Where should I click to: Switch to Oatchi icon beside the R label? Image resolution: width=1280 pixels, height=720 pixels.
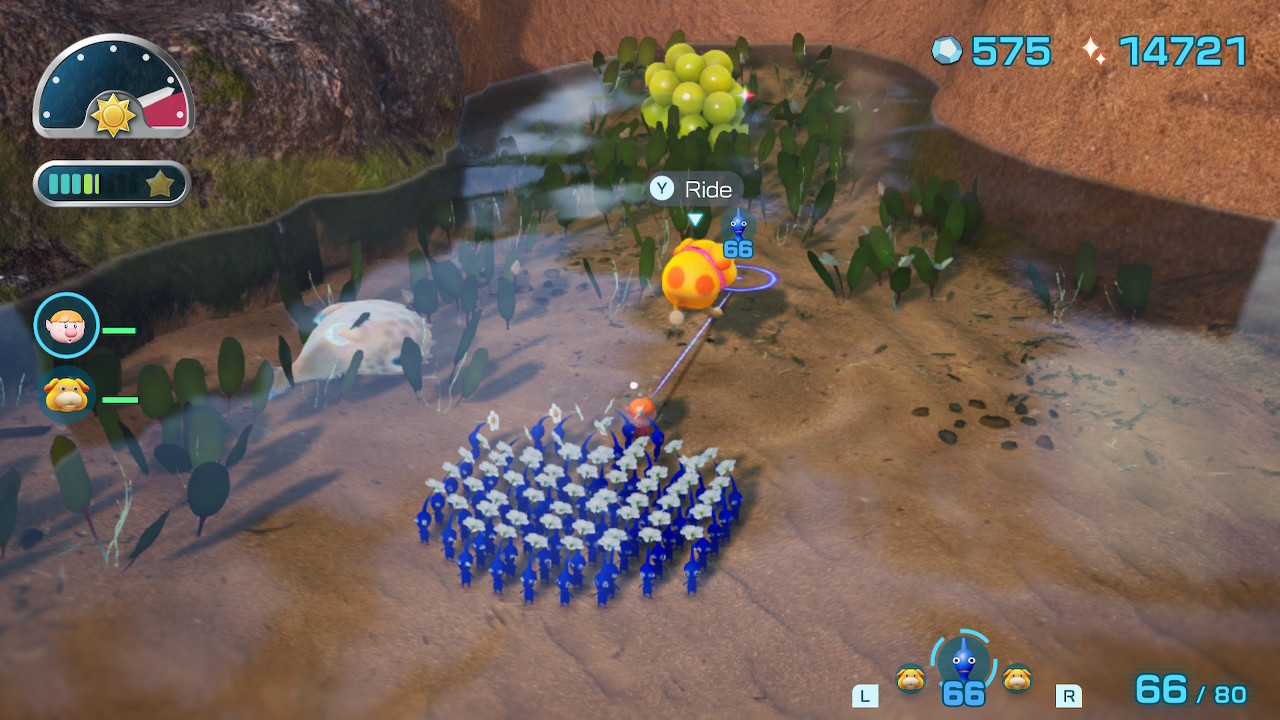click(1017, 678)
